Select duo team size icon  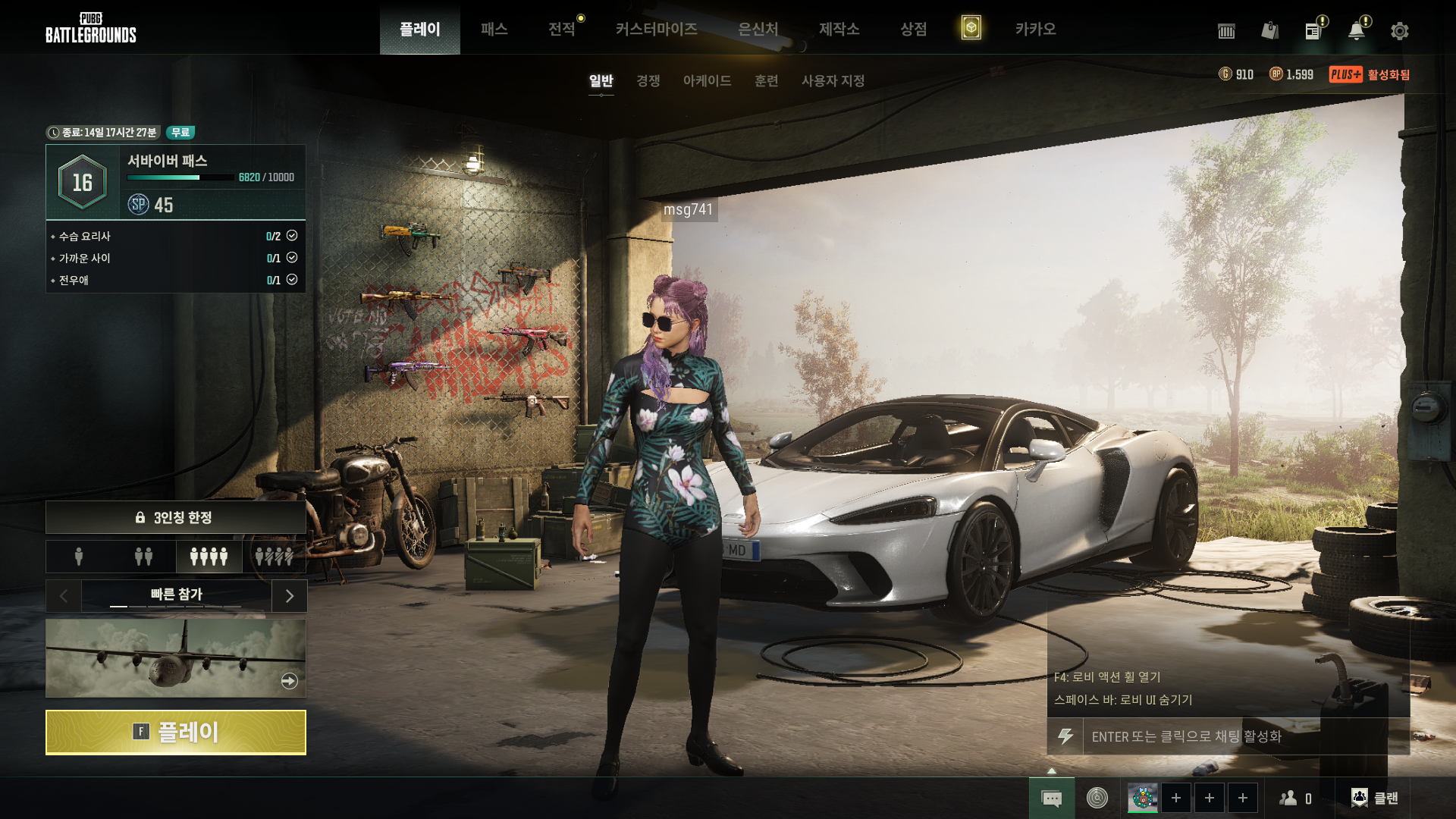coord(143,557)
